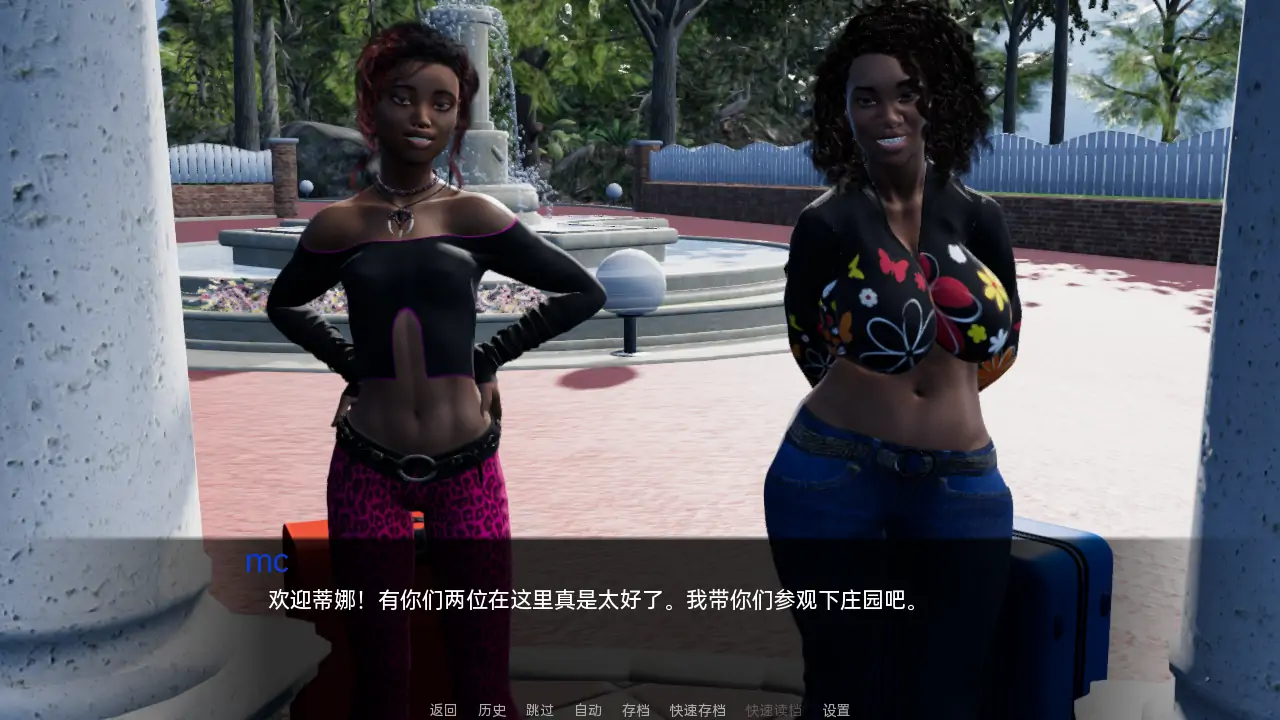
Task: Open 设置 (Settings) menu
Action: 836,710
